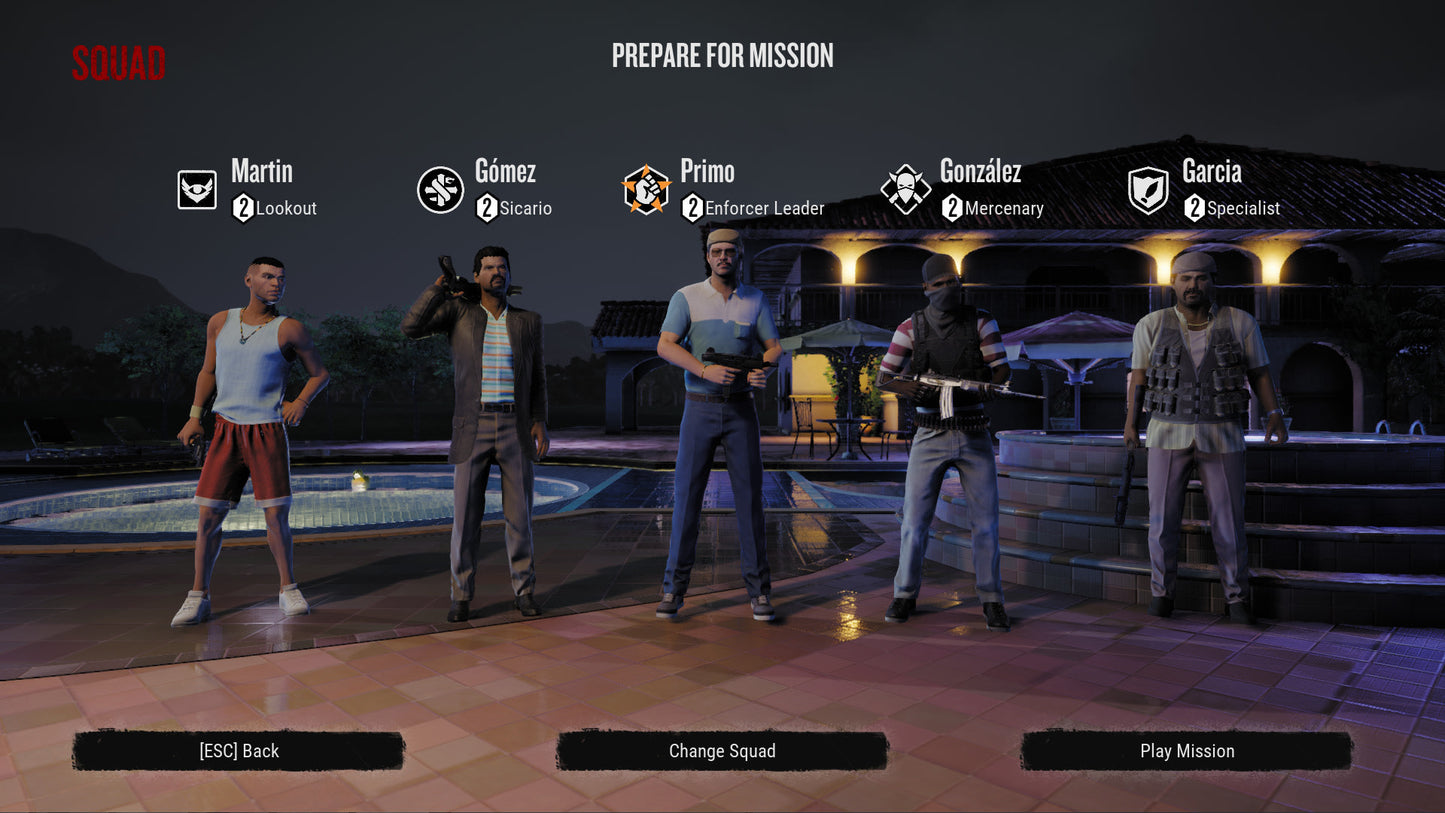Start the mission with Play Mission
This screenshot has width=1445, height=813.
tap(1188, 750)
